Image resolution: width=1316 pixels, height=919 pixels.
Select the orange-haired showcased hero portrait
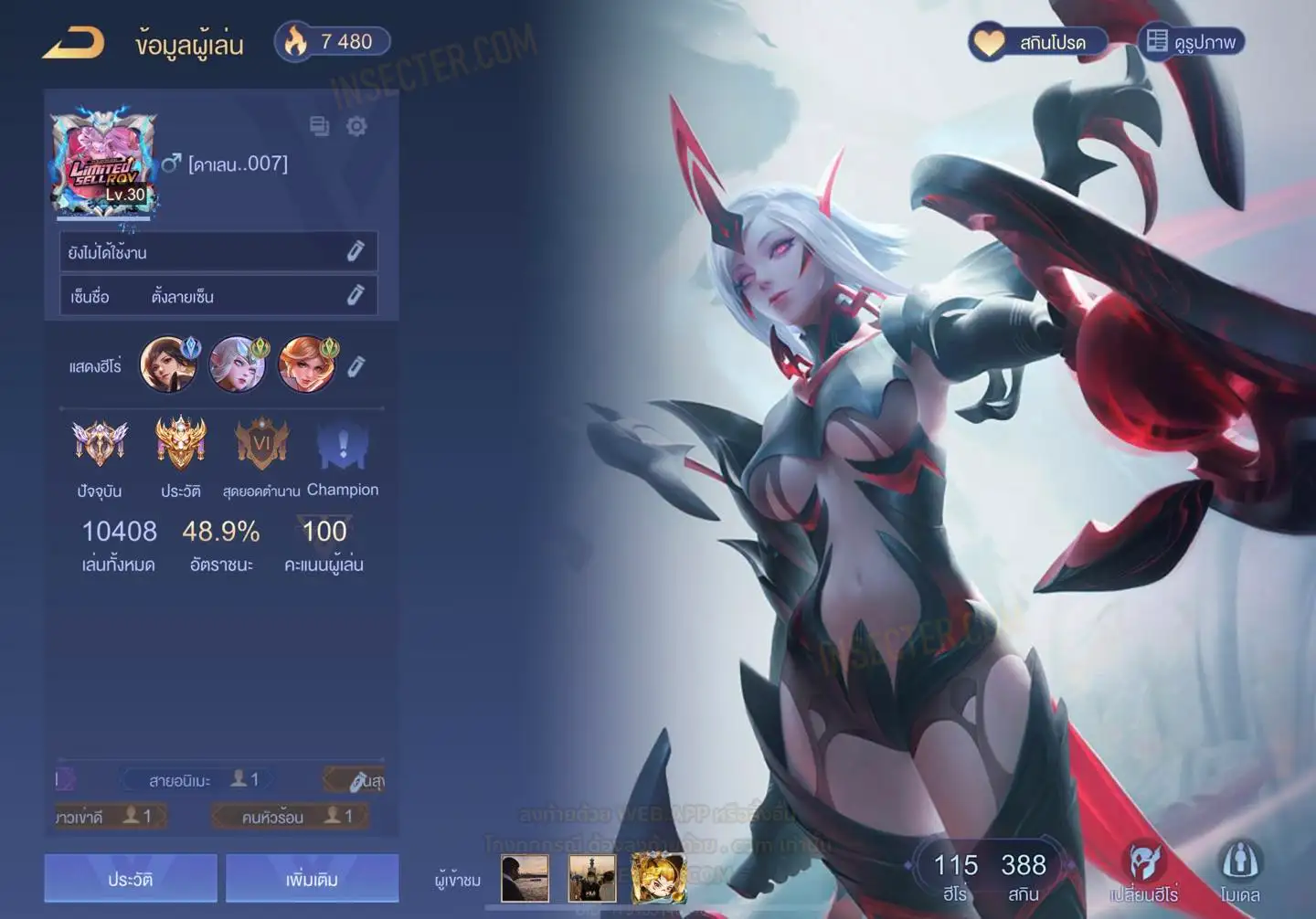tap(306, 364)
